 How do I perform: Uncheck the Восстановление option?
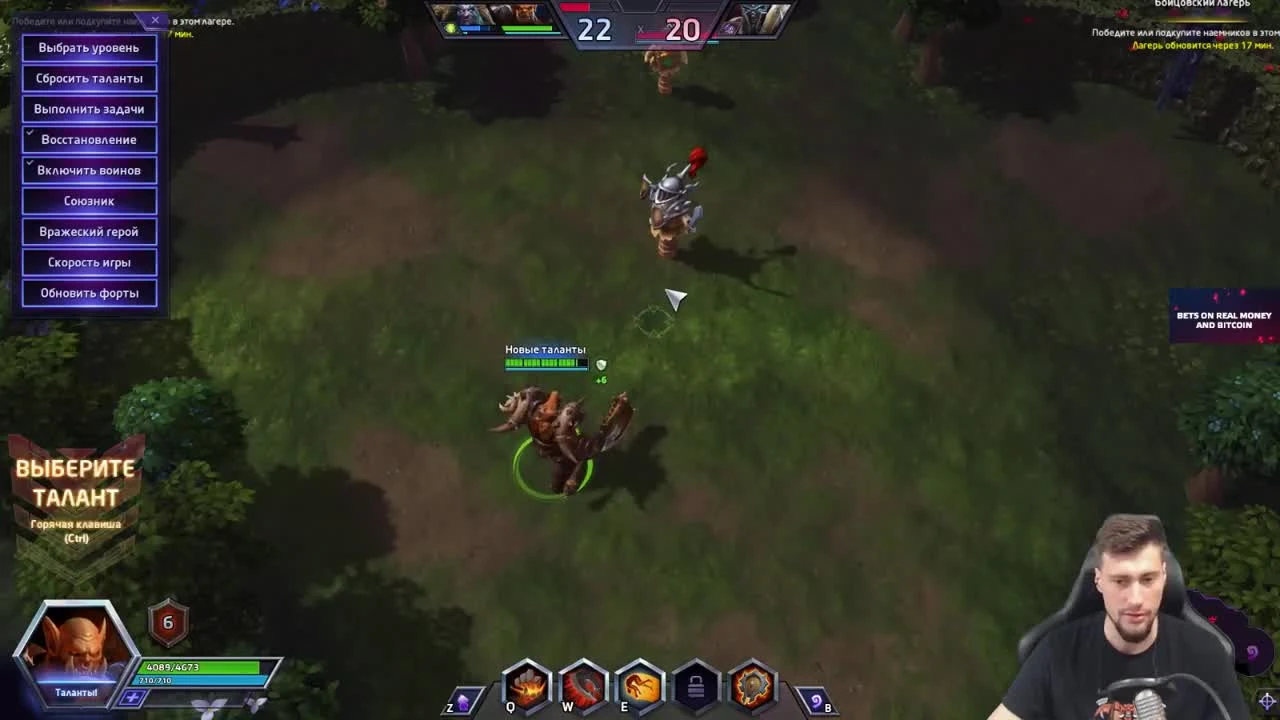click(x=88, y=139)
